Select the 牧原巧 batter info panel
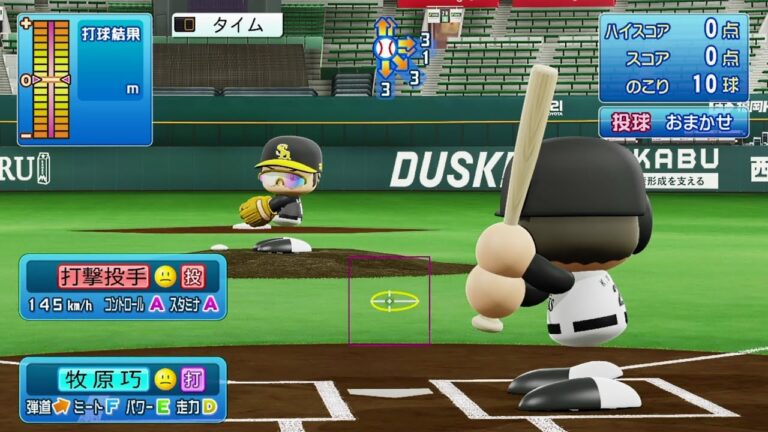Viewport: 768px width, 432px height. [123, 389]
